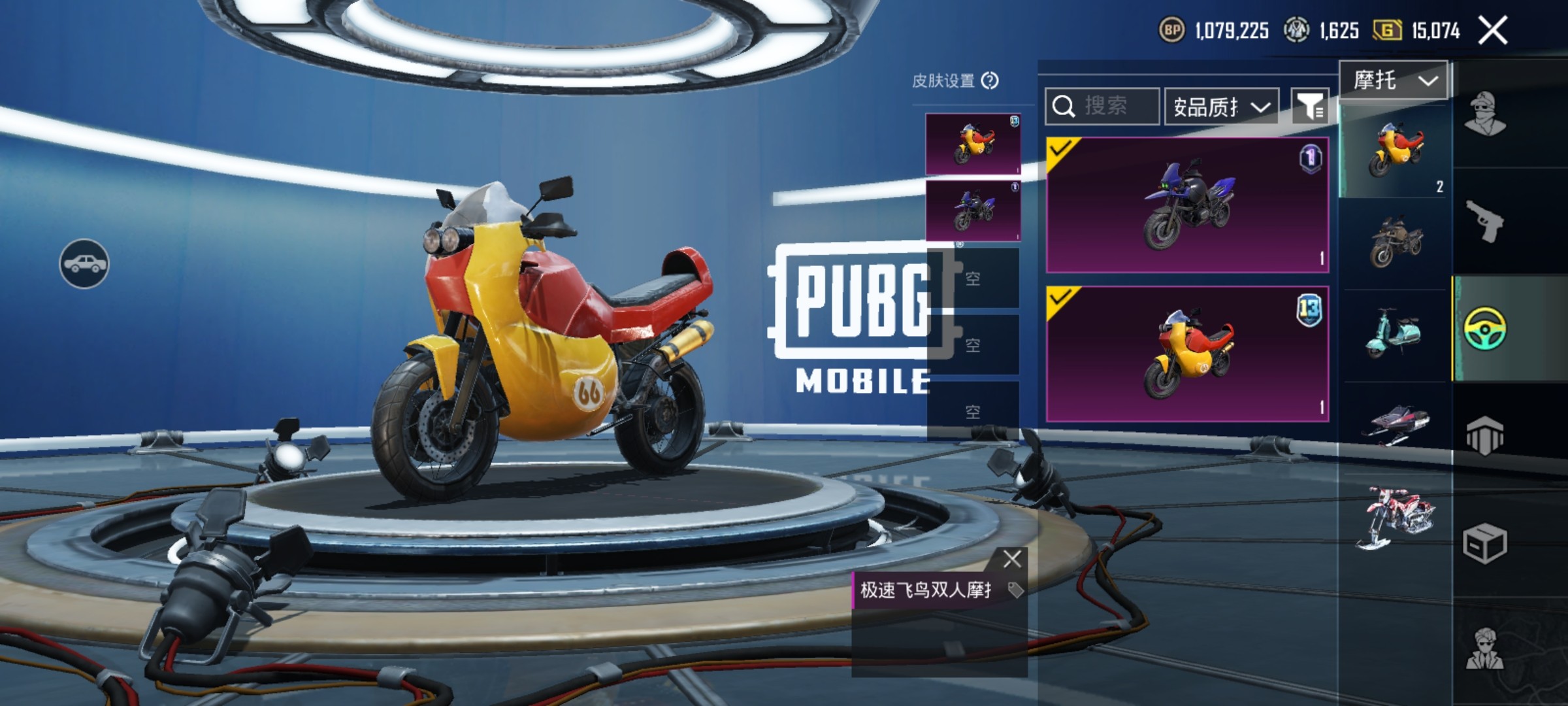
Task: Click the tag icon beside the skin name
Action: pos(1015,590)
